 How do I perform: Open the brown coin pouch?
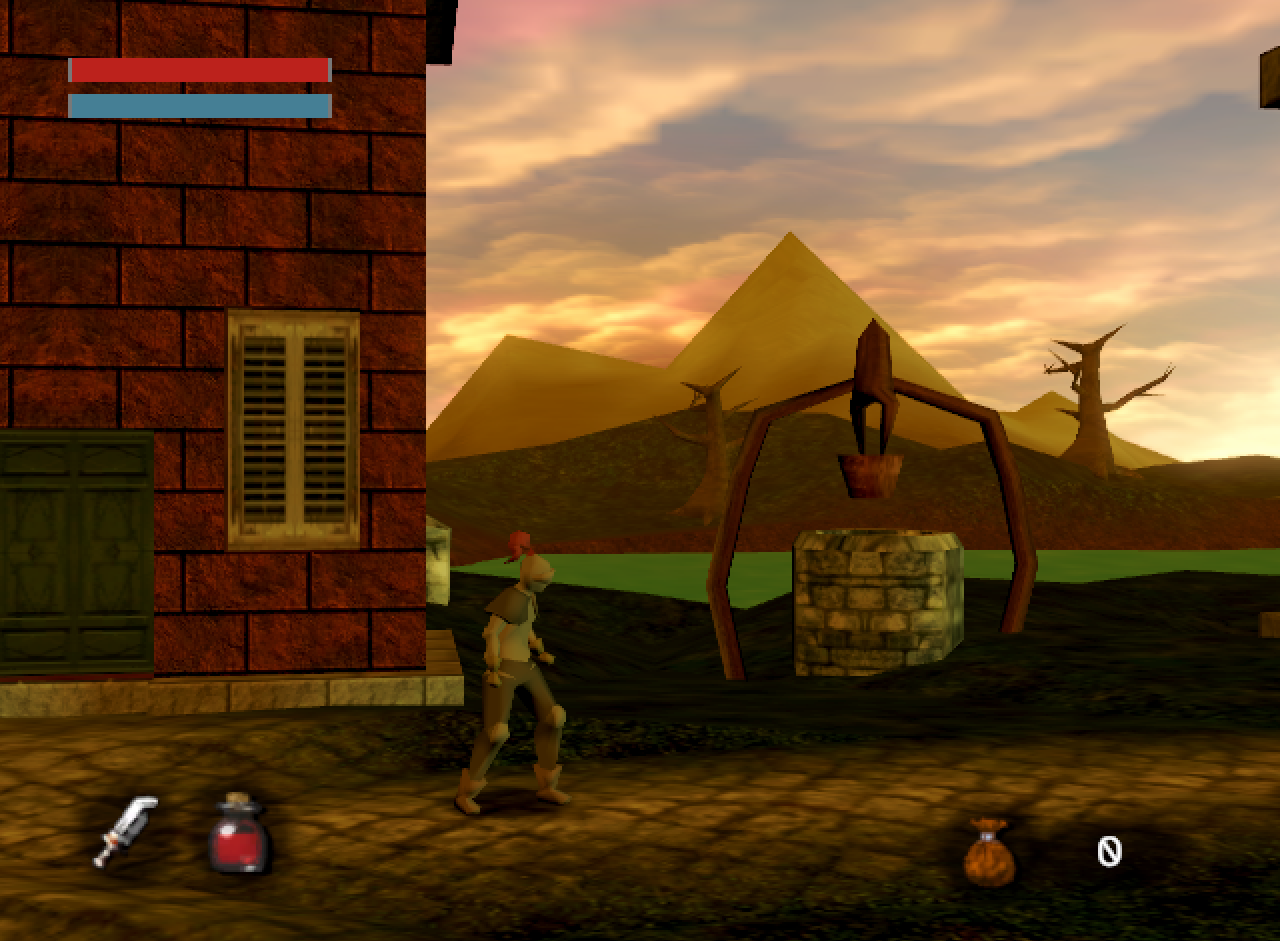(x=989, y=852)
